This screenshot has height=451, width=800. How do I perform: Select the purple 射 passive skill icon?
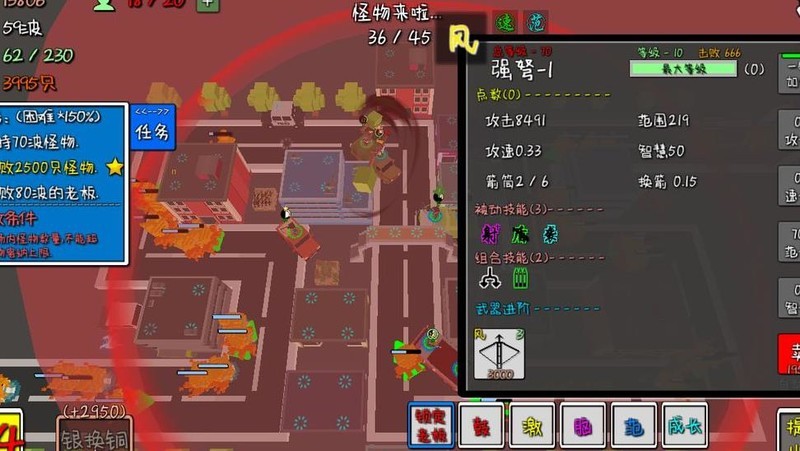(490, 234)
